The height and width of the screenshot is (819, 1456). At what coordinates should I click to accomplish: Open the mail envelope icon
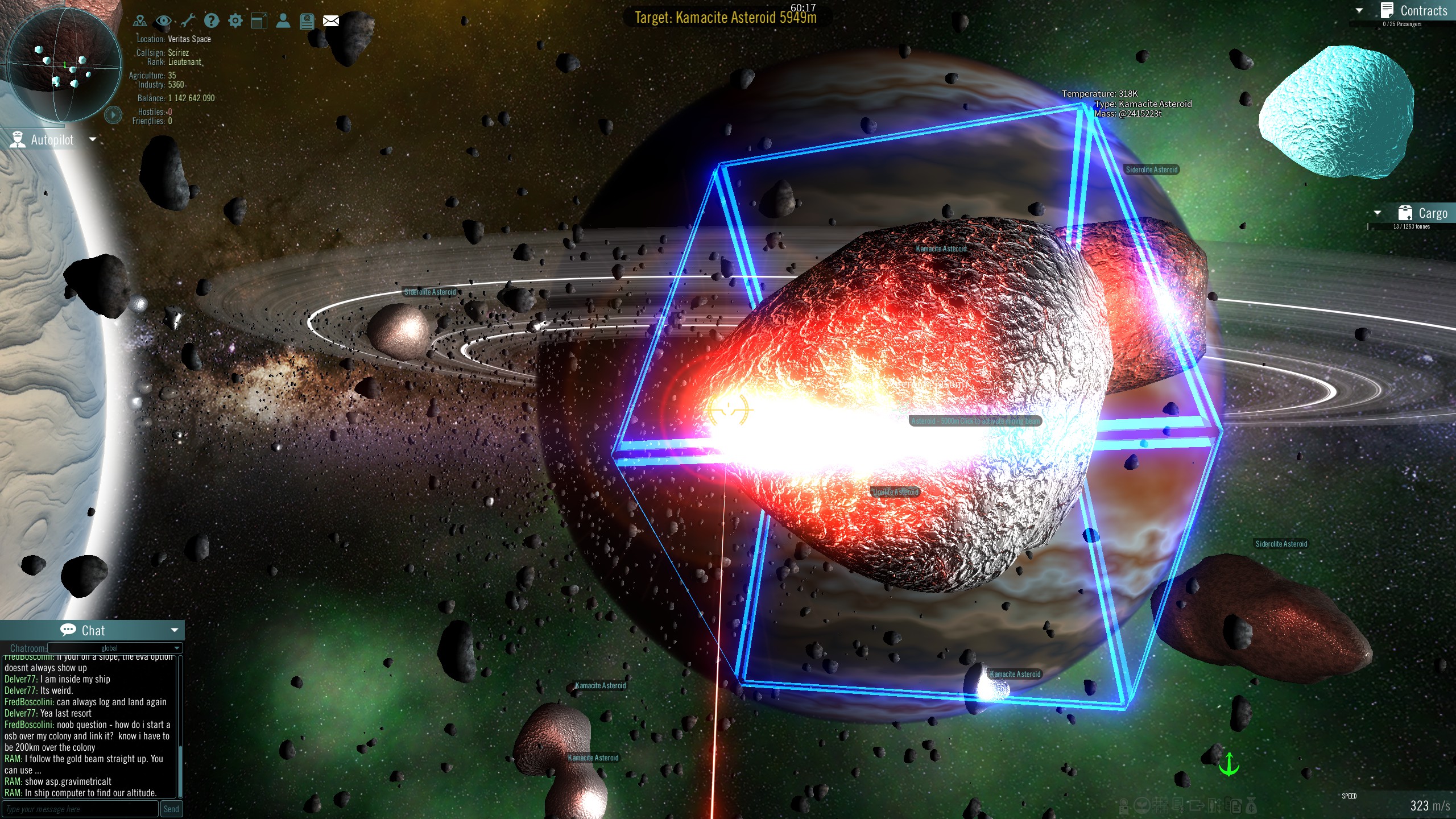tap(330, 20)
